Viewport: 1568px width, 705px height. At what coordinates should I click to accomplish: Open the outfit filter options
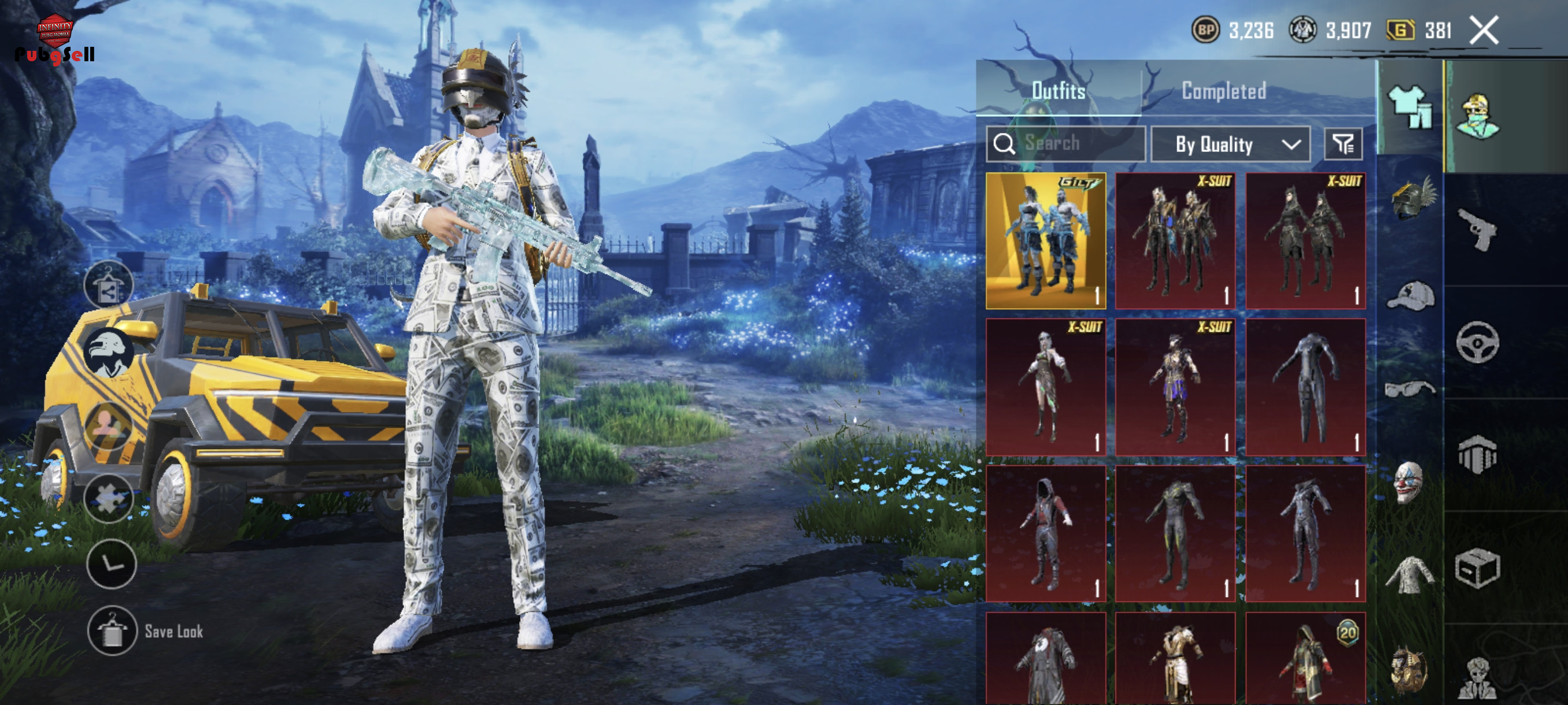[1343, 144]
